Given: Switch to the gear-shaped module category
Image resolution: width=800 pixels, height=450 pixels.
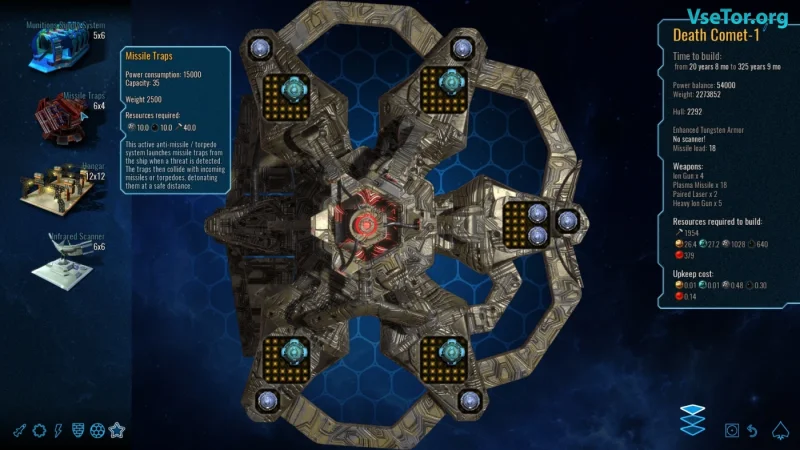Looking at the screenshot, I should [x=39, y=430].
